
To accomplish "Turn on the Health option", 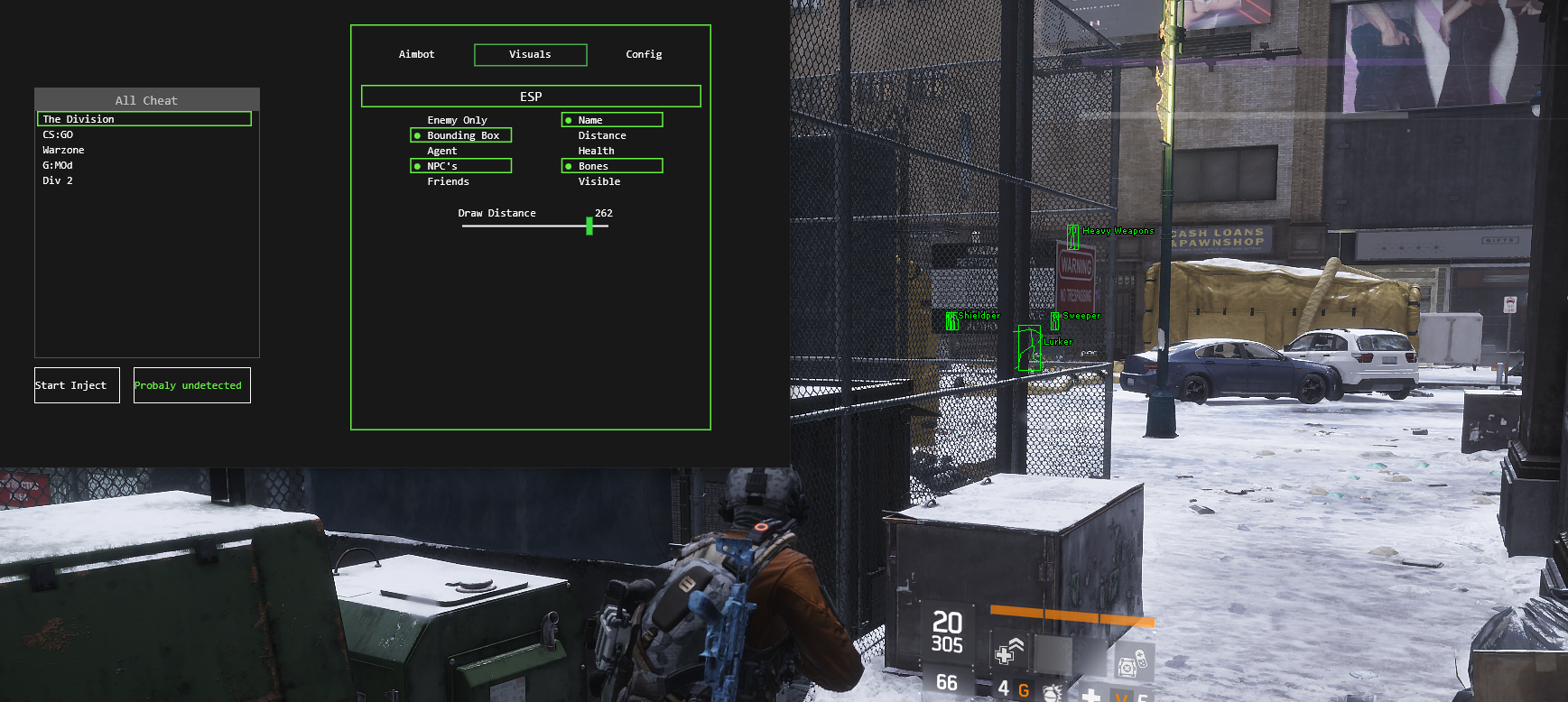I will pos(596,151).
